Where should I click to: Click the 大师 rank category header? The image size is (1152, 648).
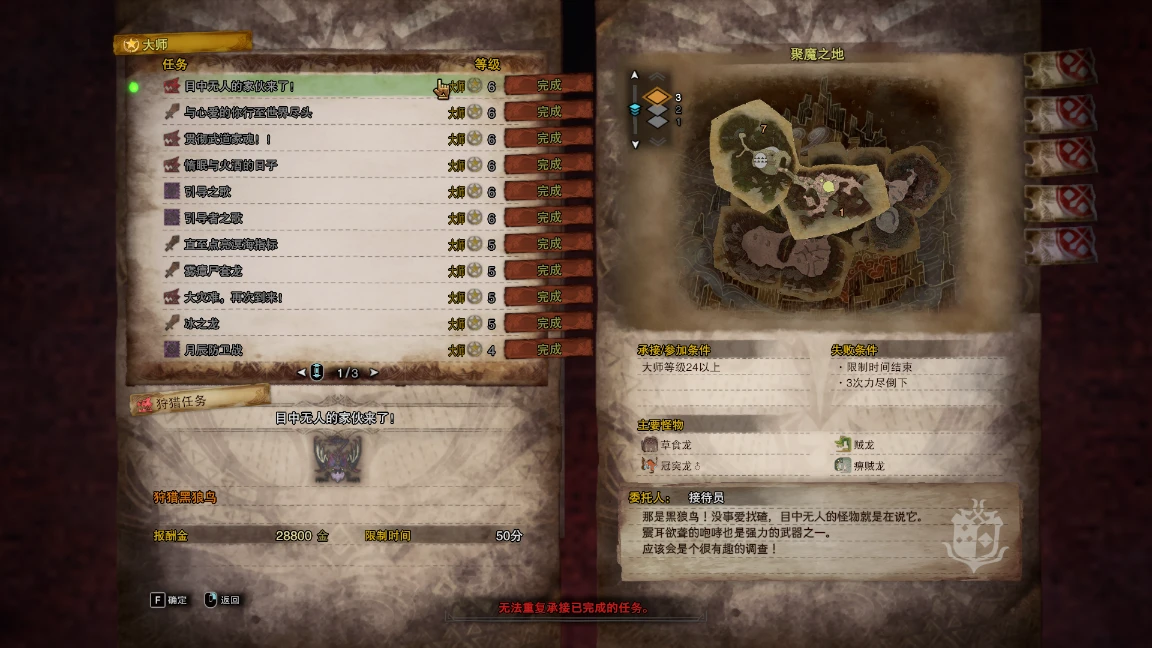pyautogui.click(x=182, y=44)
